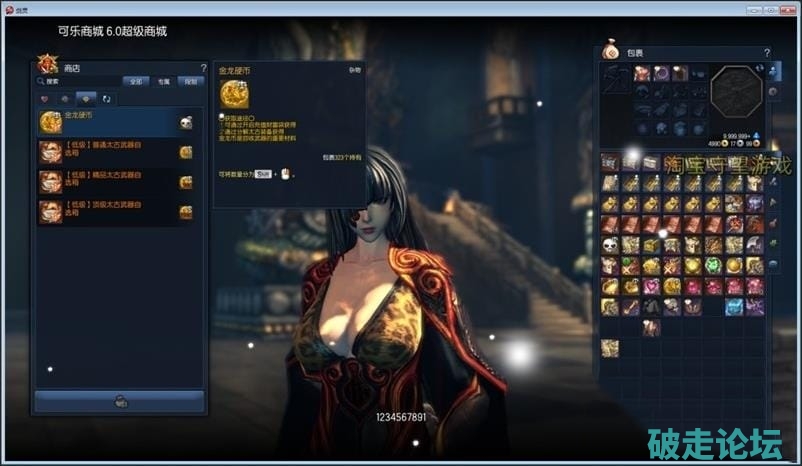Select the green gem item in the bag
The width and height of the screenshot is (802, 466).
click(x=713, y=265)
